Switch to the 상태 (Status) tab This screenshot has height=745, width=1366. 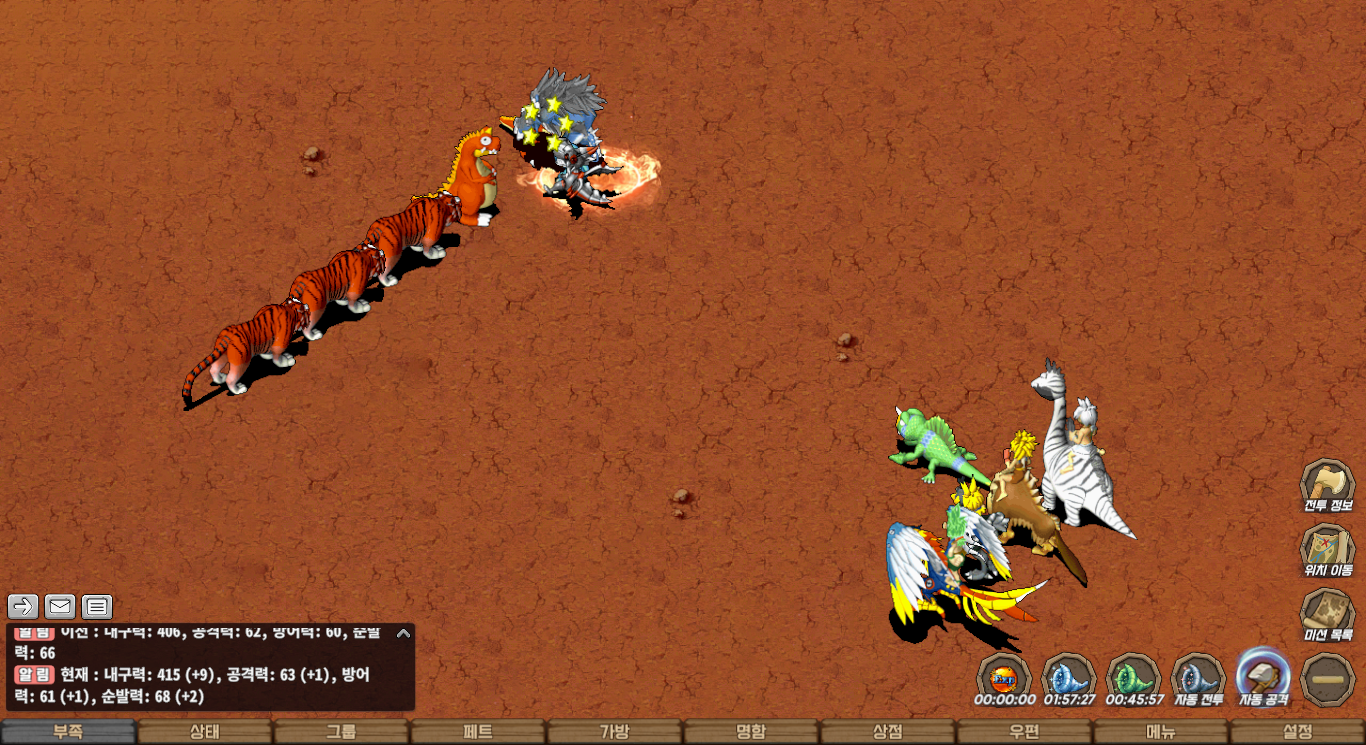[x=205, y=732]
